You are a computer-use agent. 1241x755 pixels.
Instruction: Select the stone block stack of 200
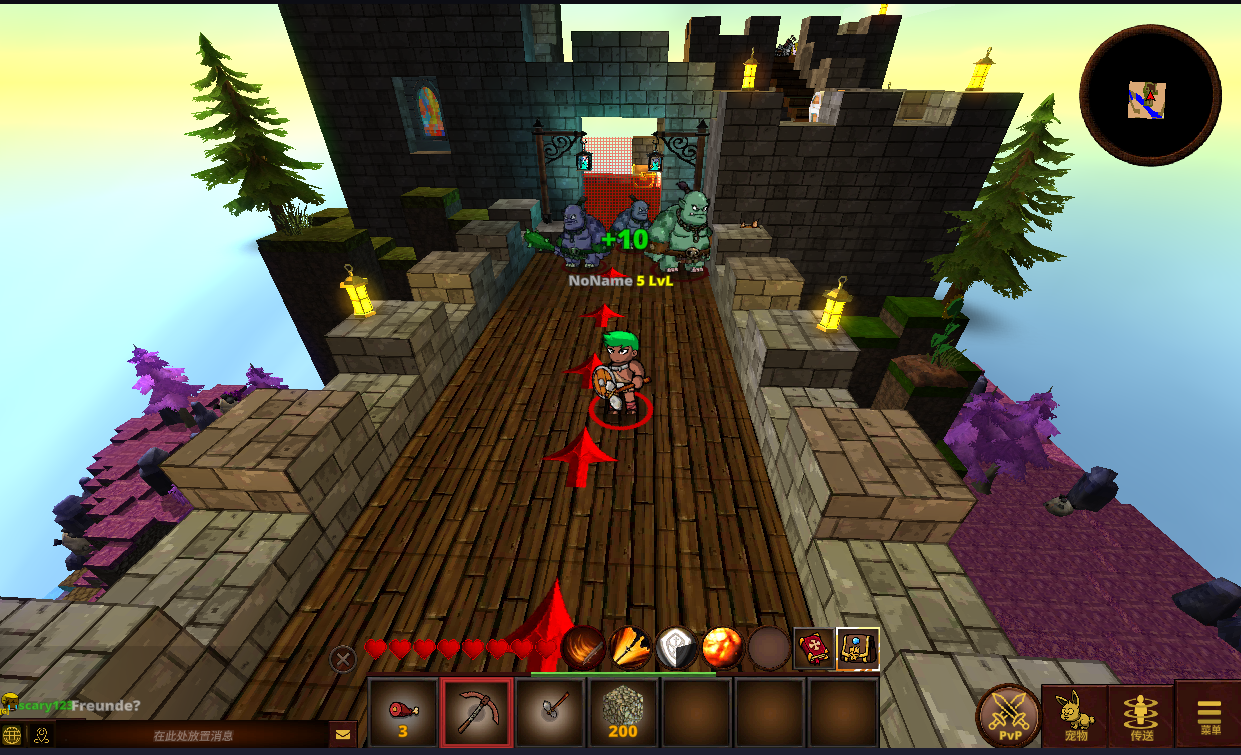tap(623, 712)
